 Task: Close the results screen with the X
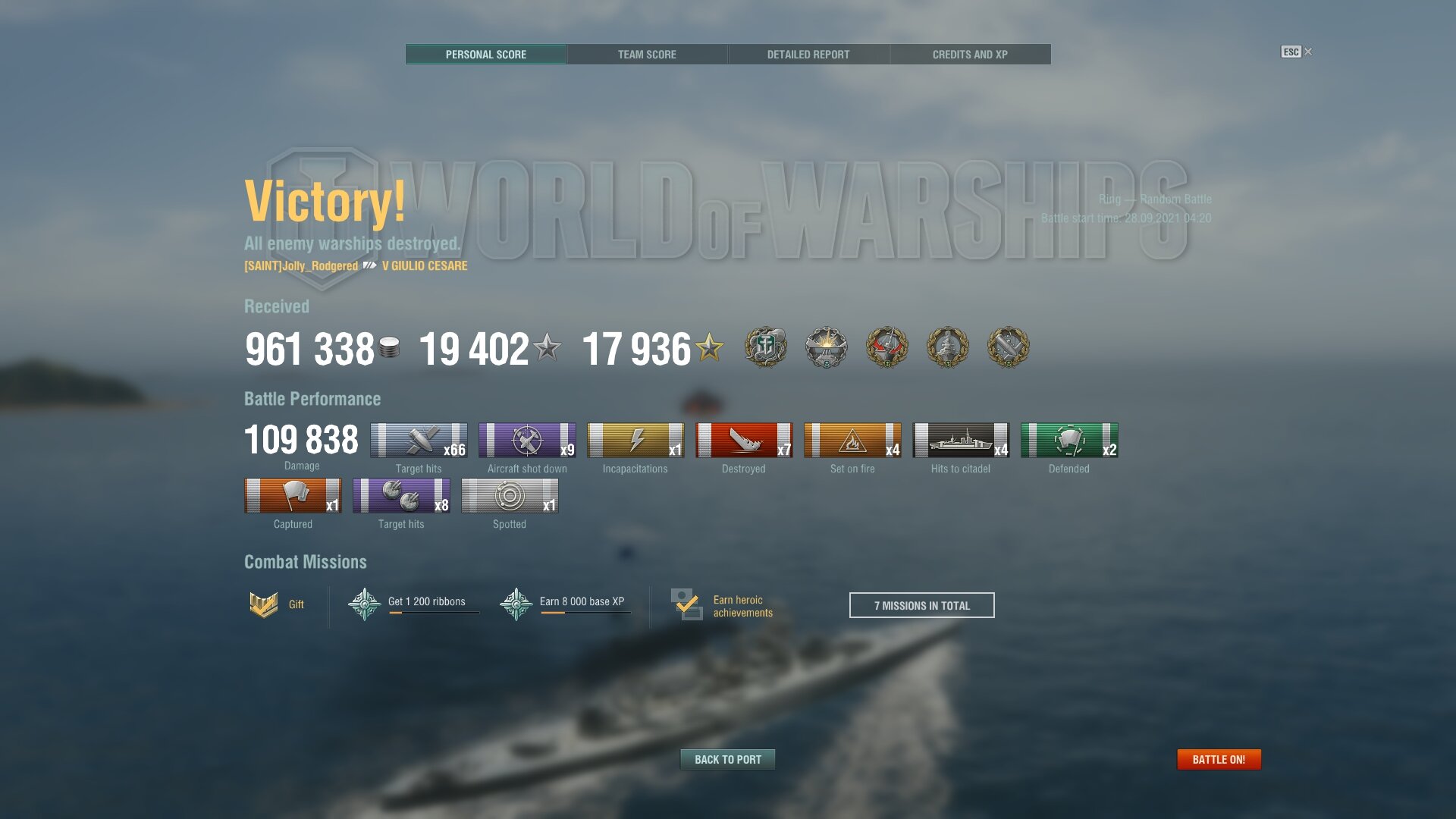1308,52
